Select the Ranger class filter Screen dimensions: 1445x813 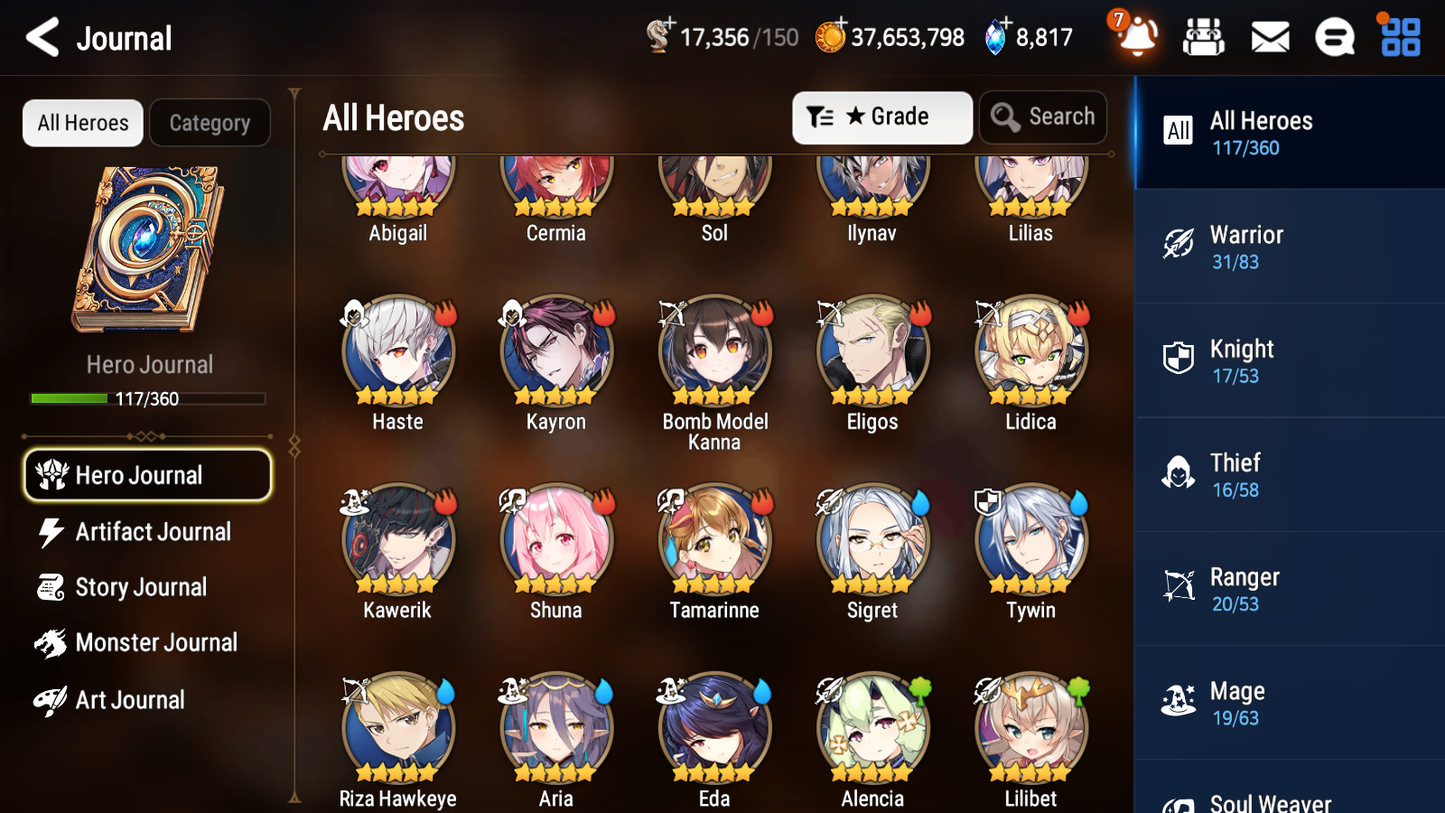[1289, 588]
